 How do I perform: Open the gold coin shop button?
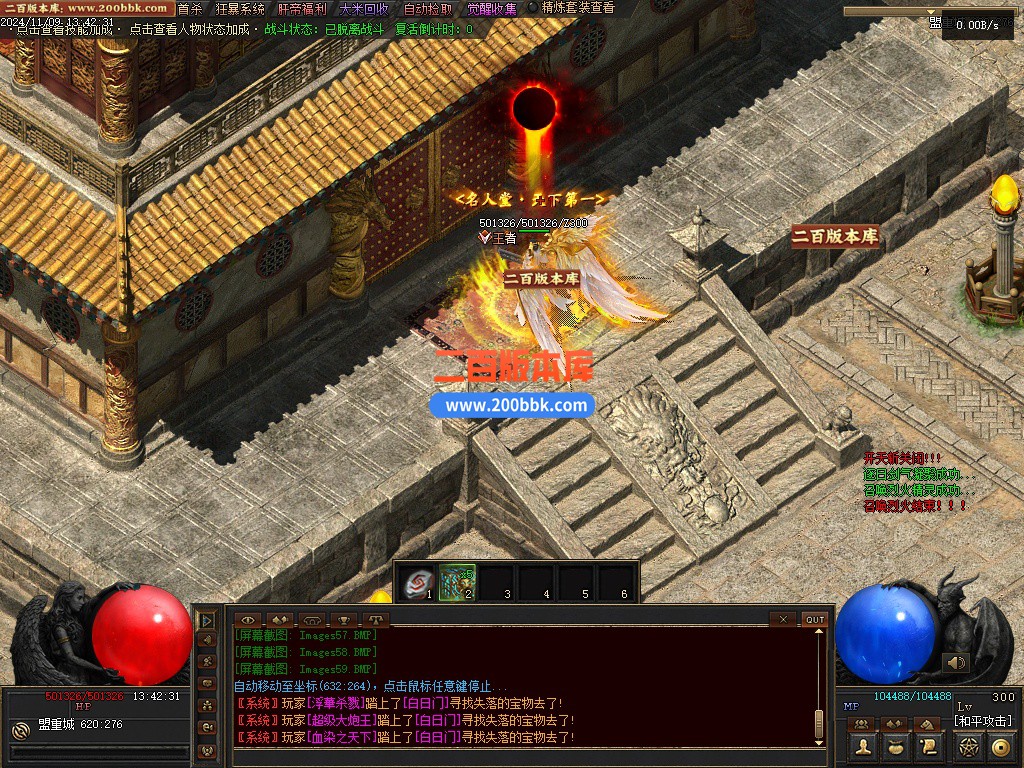(x=1000, y=746)
